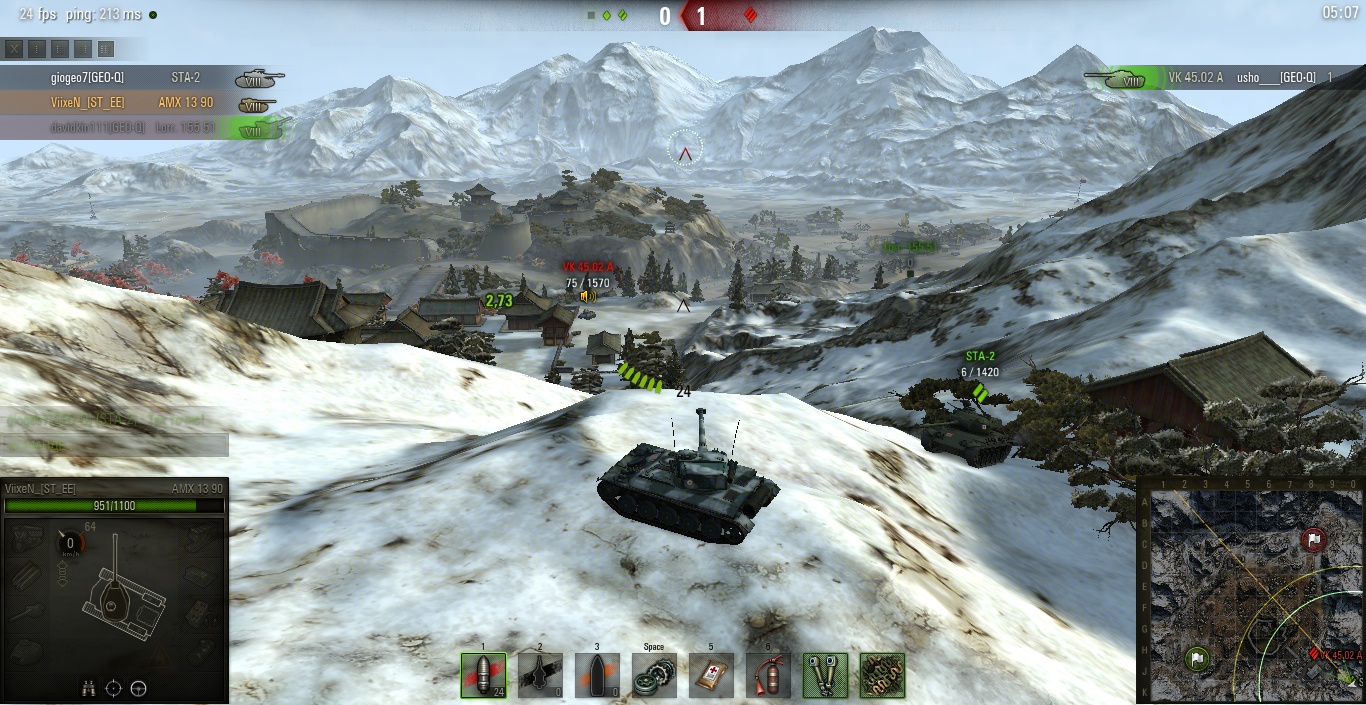Select davidkin111's Lorr. 155 51 row

(x=140, y=127)
